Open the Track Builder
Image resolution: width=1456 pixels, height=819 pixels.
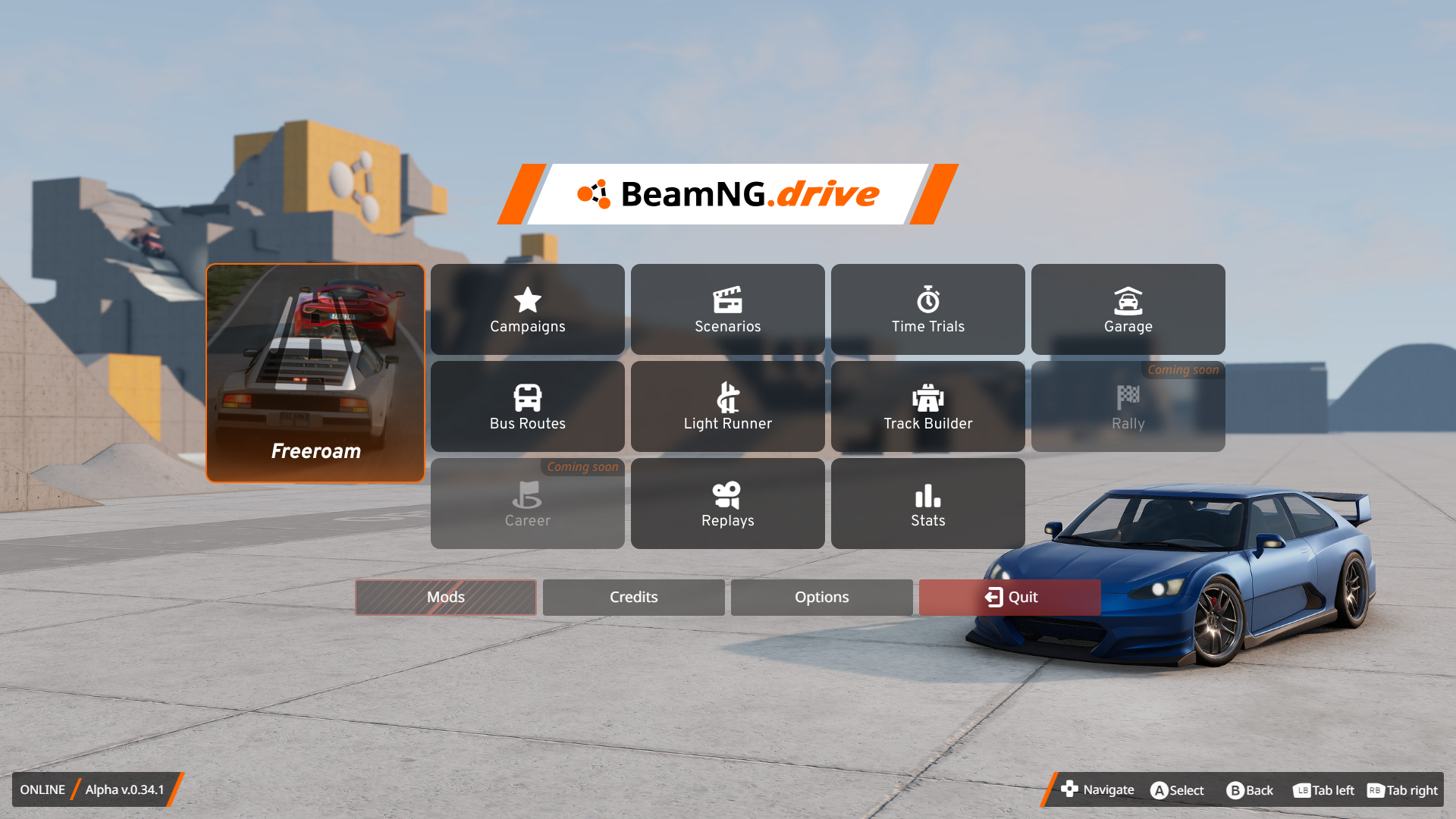pos(928,406)
